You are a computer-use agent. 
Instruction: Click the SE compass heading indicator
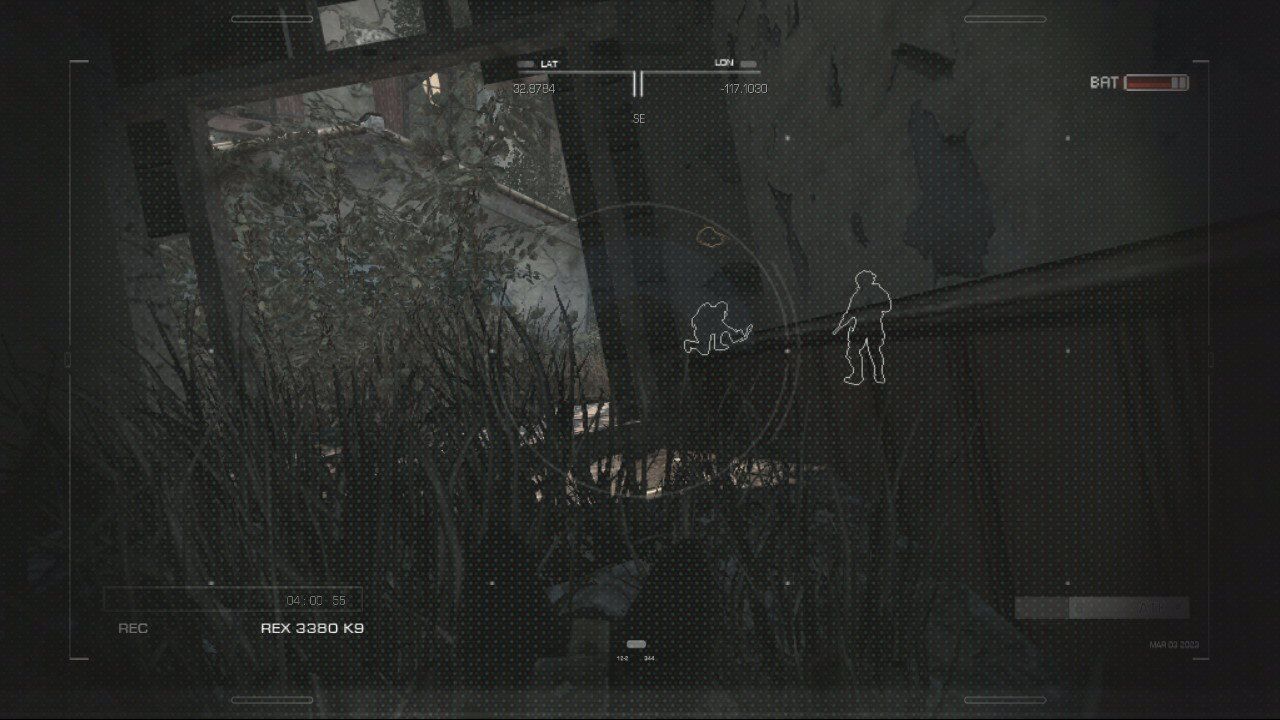(x=640, y=119)
